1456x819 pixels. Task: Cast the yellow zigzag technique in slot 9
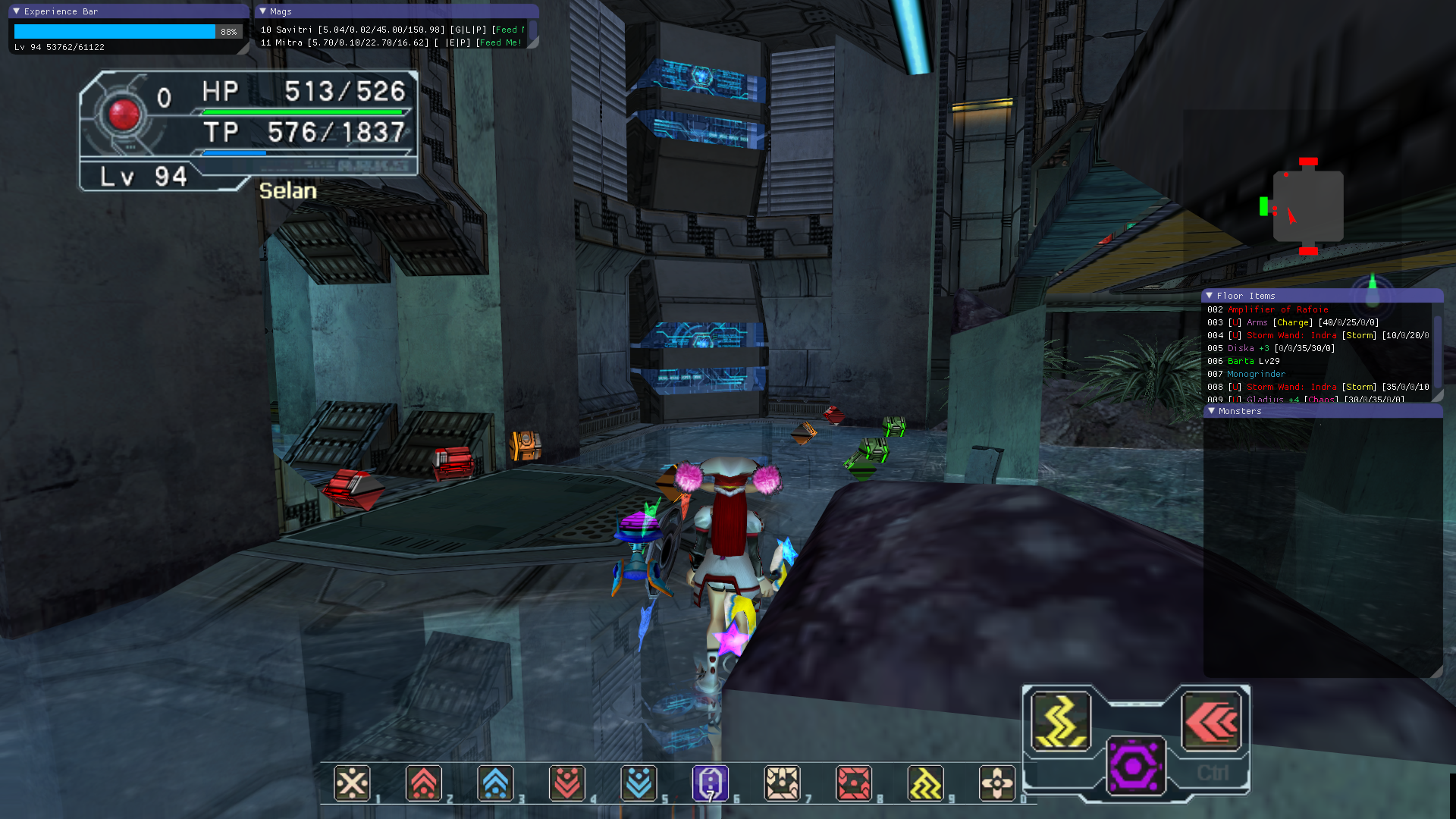tap(925, 783)
